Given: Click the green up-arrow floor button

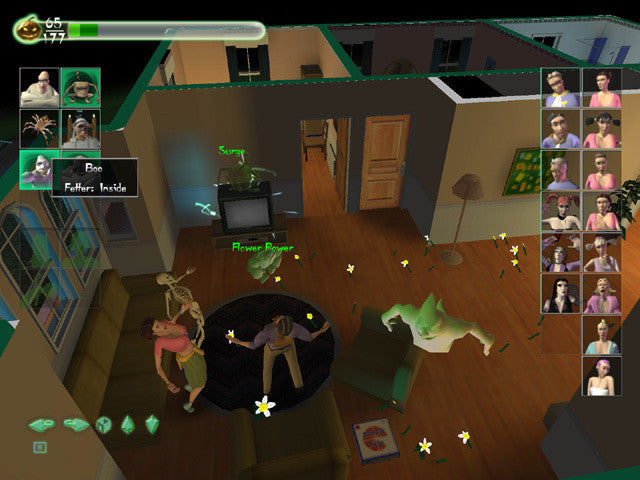Looking at the screenshot, I should 128,424.
